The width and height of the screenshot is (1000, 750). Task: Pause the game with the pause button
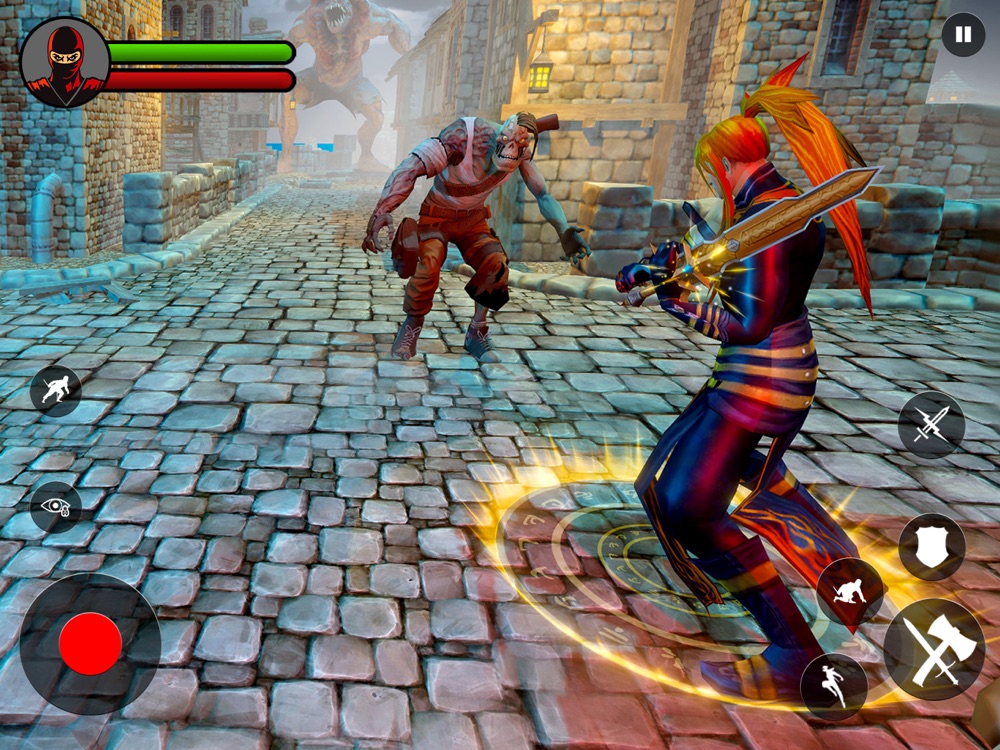point(962,36)
